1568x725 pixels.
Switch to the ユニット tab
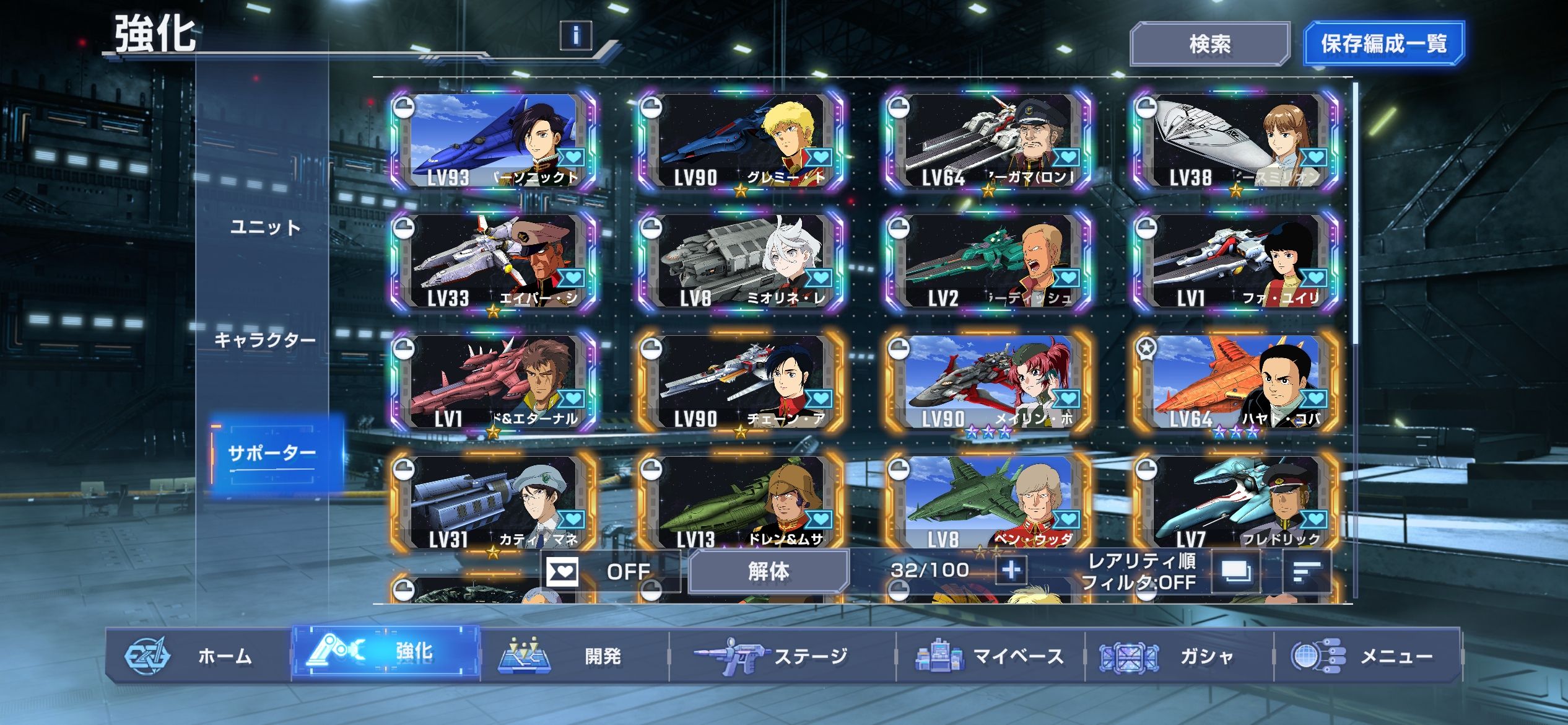(x=265, y=227)
